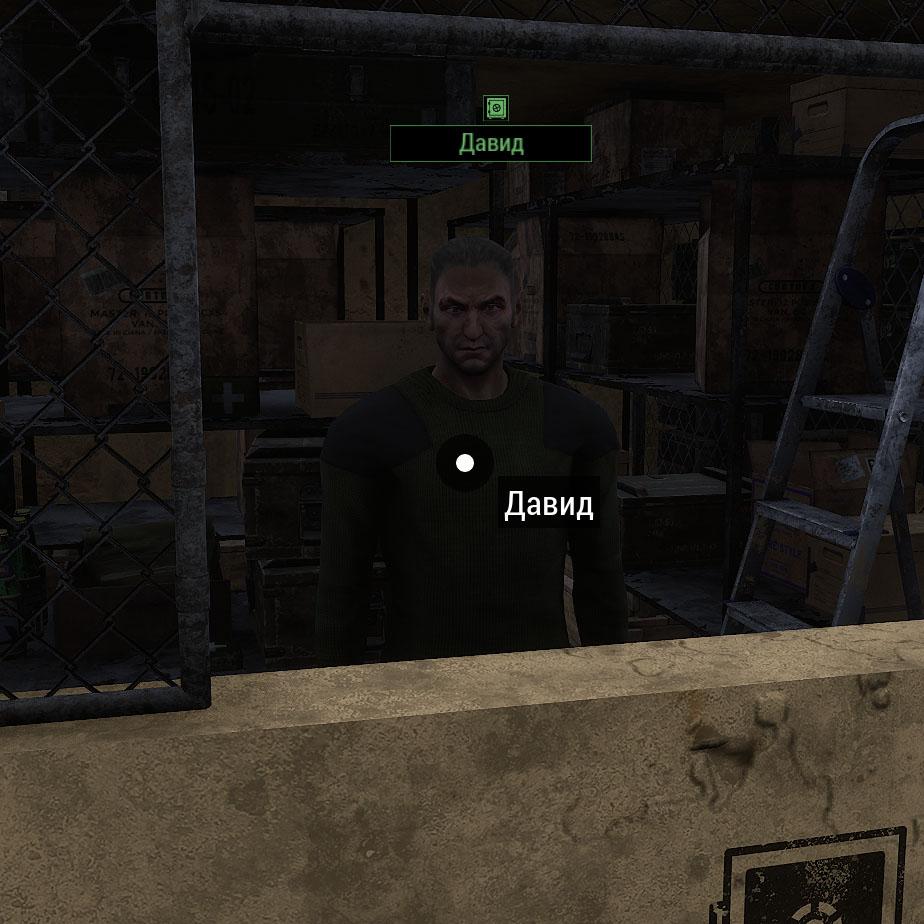Select the green trader icon above the nameplate
The width and height of the screenshot is (924, 924).
[x=496, y=108]
